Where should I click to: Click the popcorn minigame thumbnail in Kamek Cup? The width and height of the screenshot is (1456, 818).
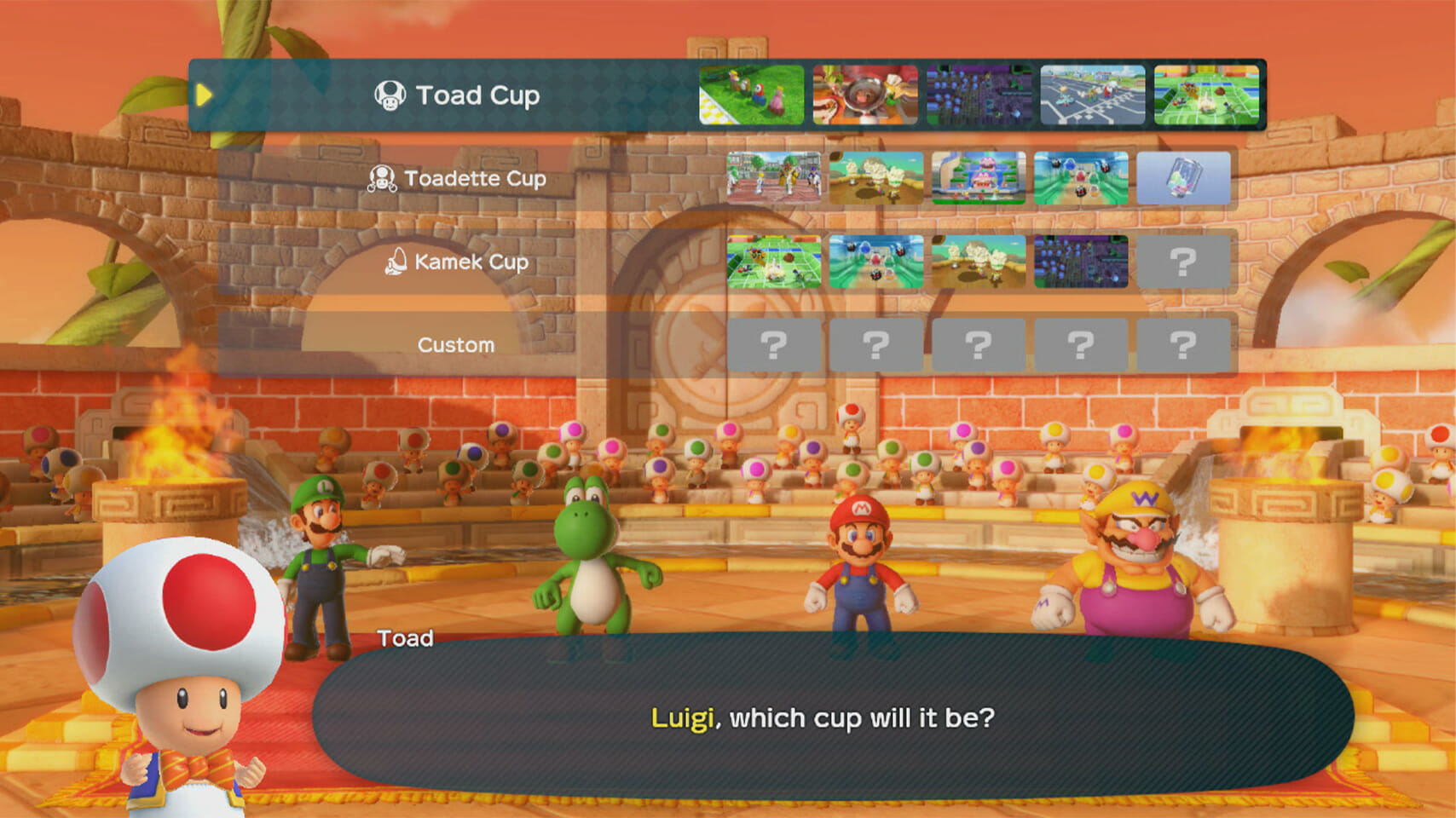point(979,262)
